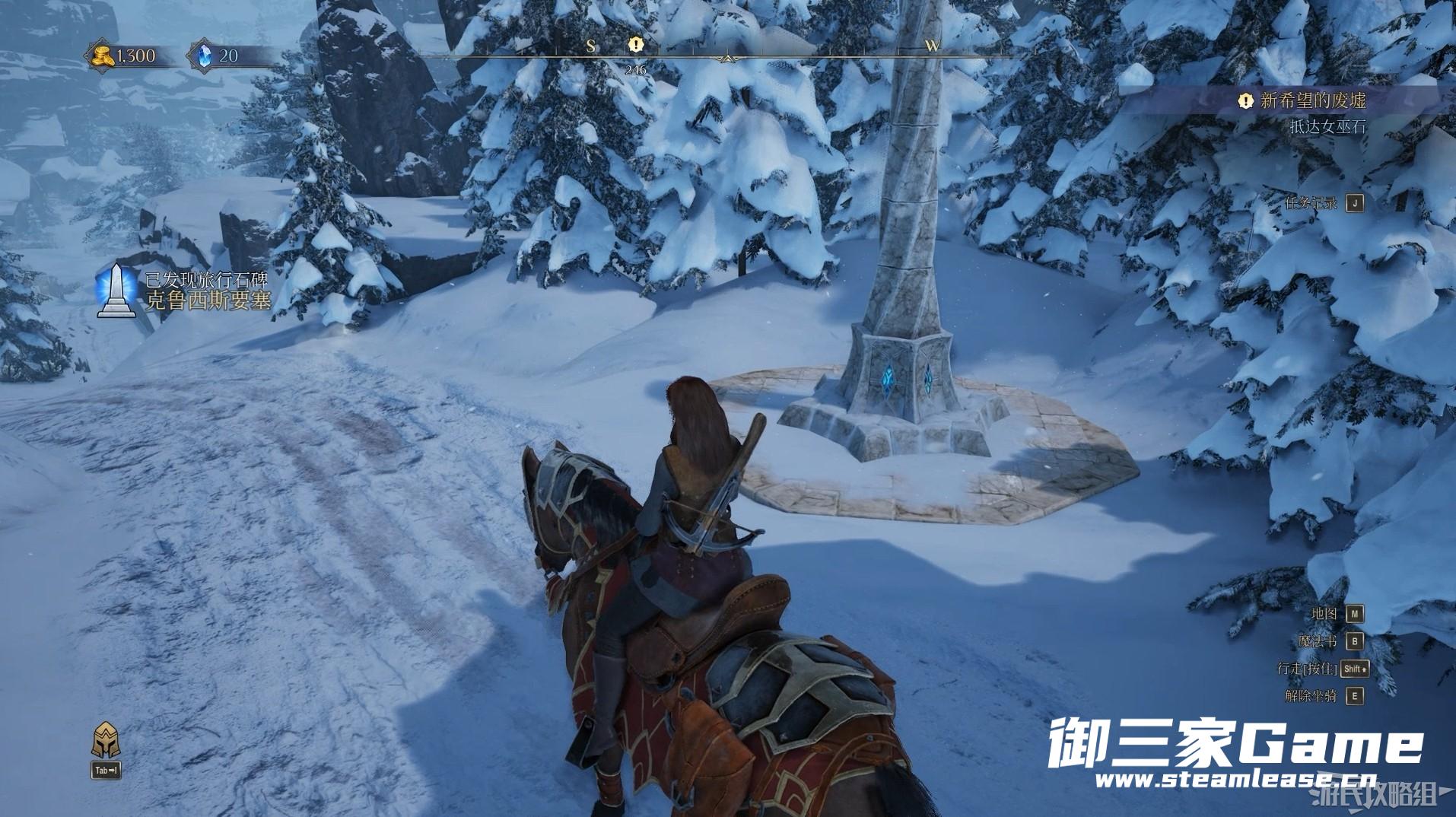Click the 克鲁西斯要塞 travel stone notification

pyautogui.click(x=207, y=300)
